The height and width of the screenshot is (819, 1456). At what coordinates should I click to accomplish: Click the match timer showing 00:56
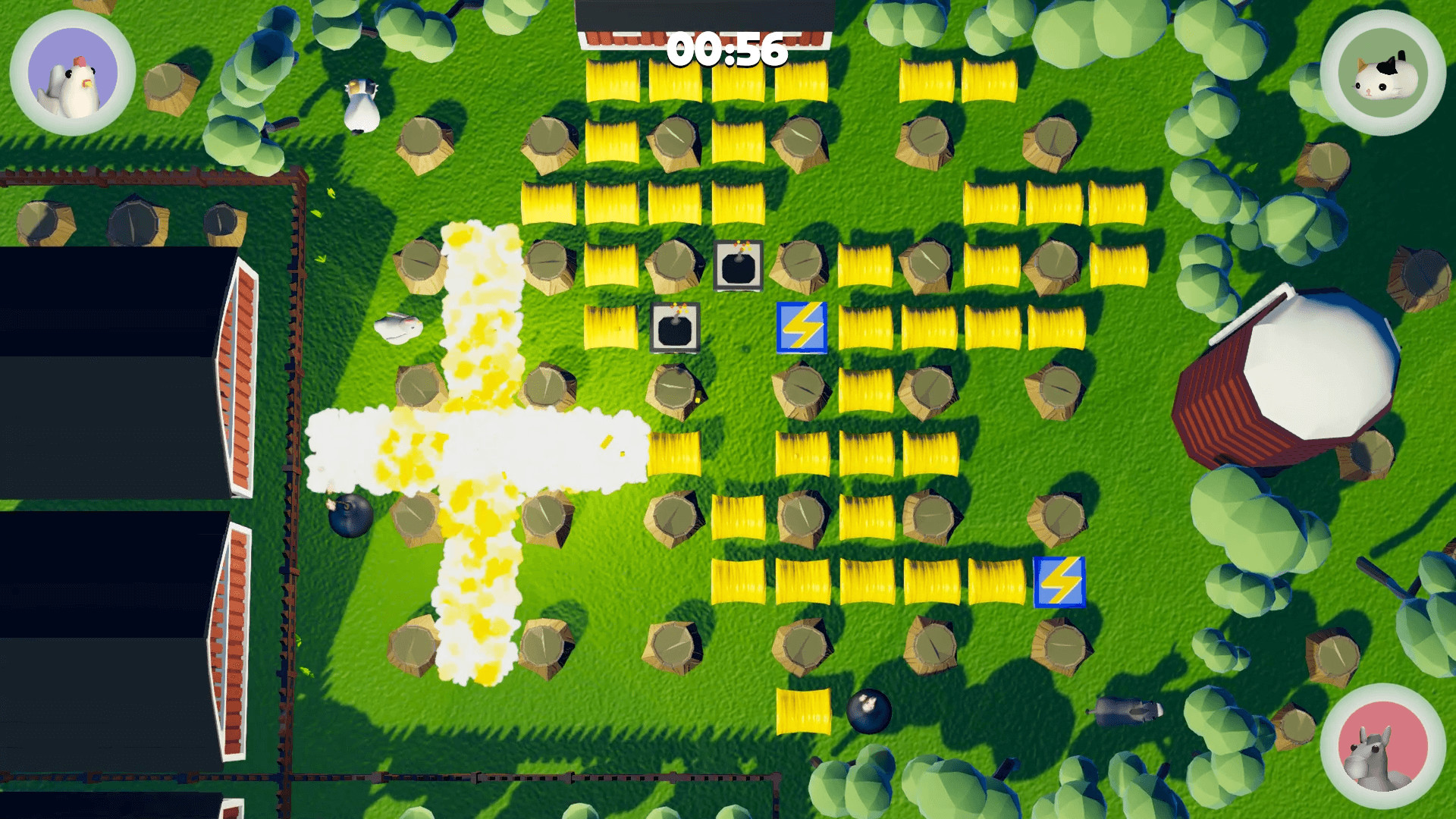coord(726,49)
